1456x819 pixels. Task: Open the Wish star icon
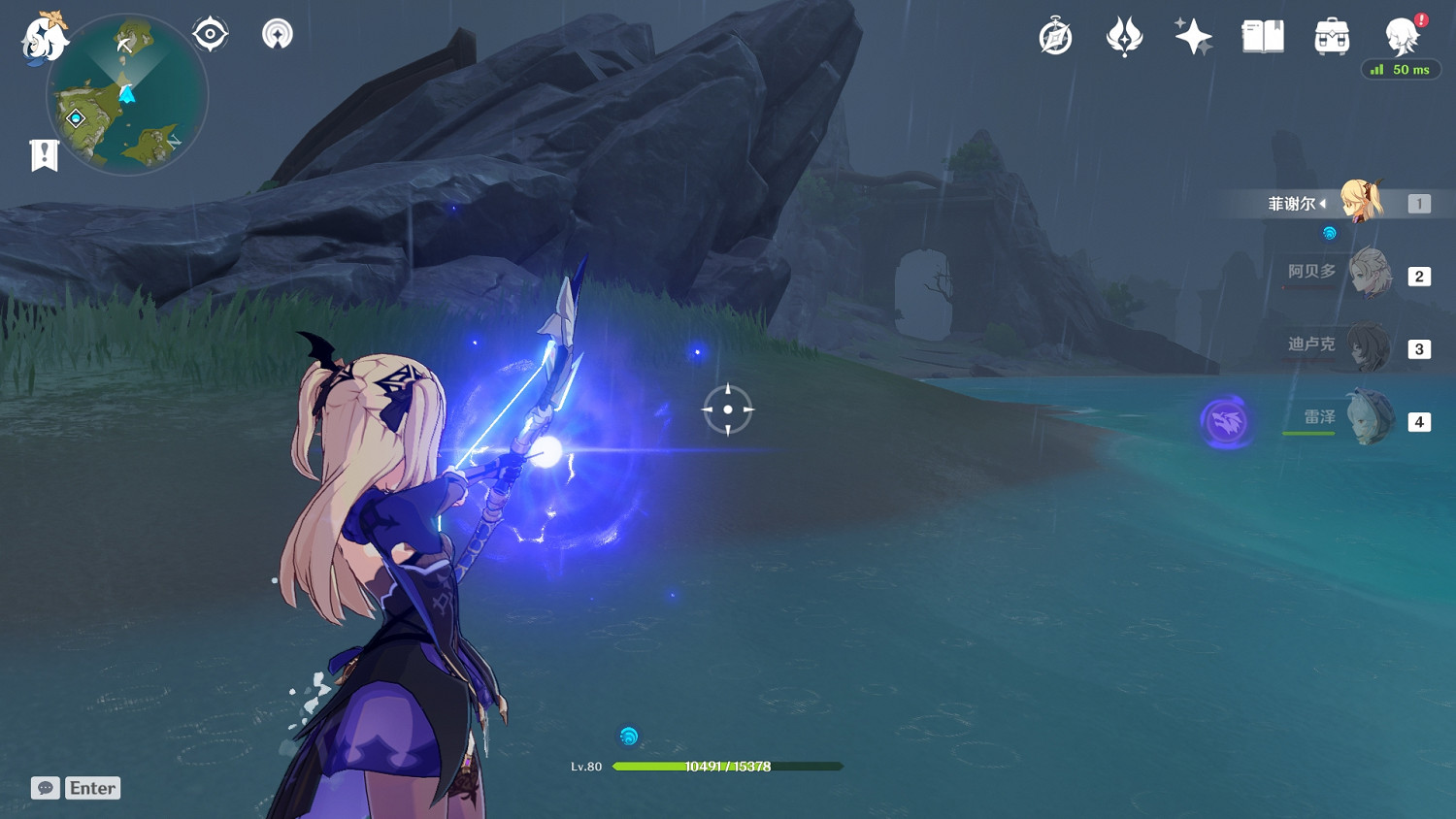[x=1193, y=37]
